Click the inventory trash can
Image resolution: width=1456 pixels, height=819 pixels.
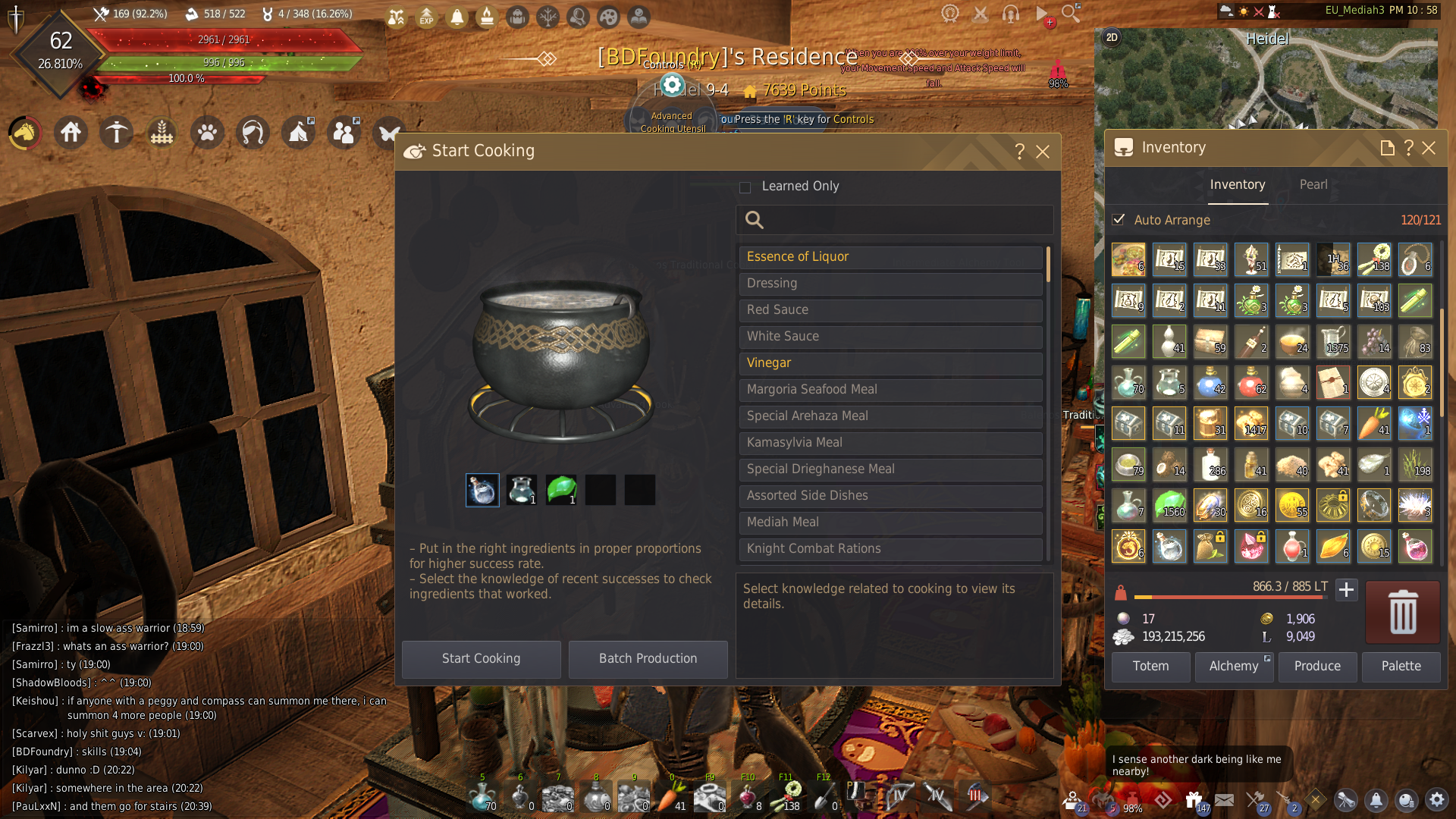1402,612
